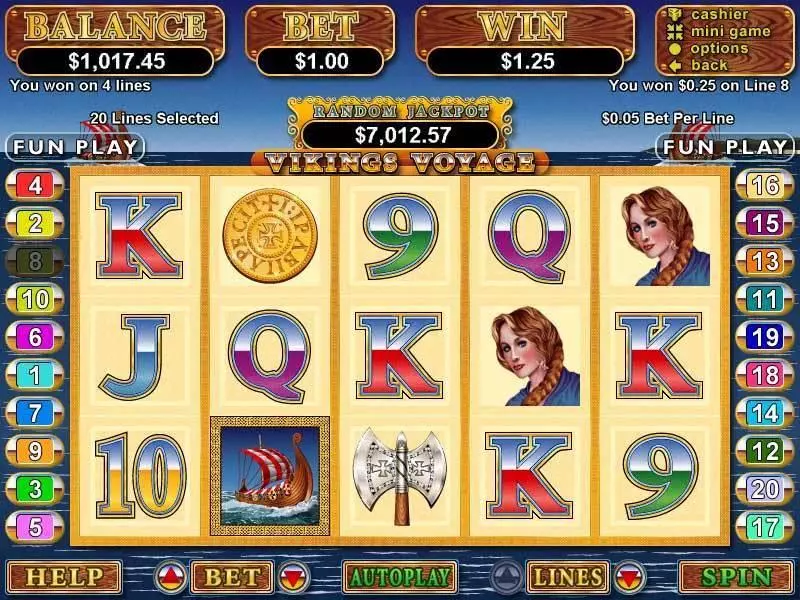Spin the reels with the SPIN button
Image resolution: width=800 pixels, height=600 pixels.
(738, 577)
